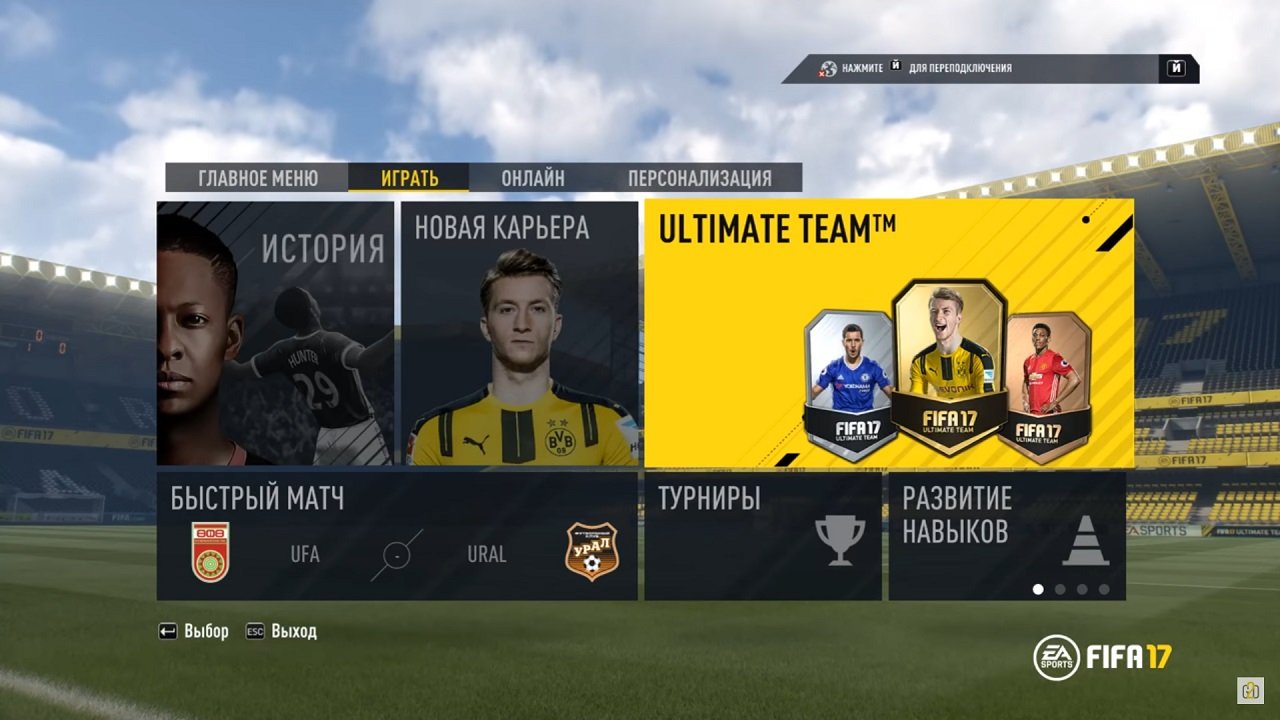Click the ESC key icon next to Выход
Image resolution: width=1280 pixels, height=720 pixels.
click(256, 632)
